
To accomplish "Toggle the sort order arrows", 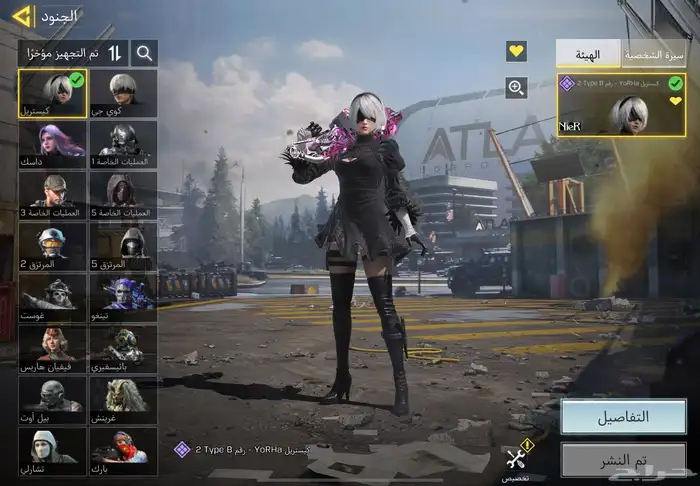I will [x=114, y=53].
